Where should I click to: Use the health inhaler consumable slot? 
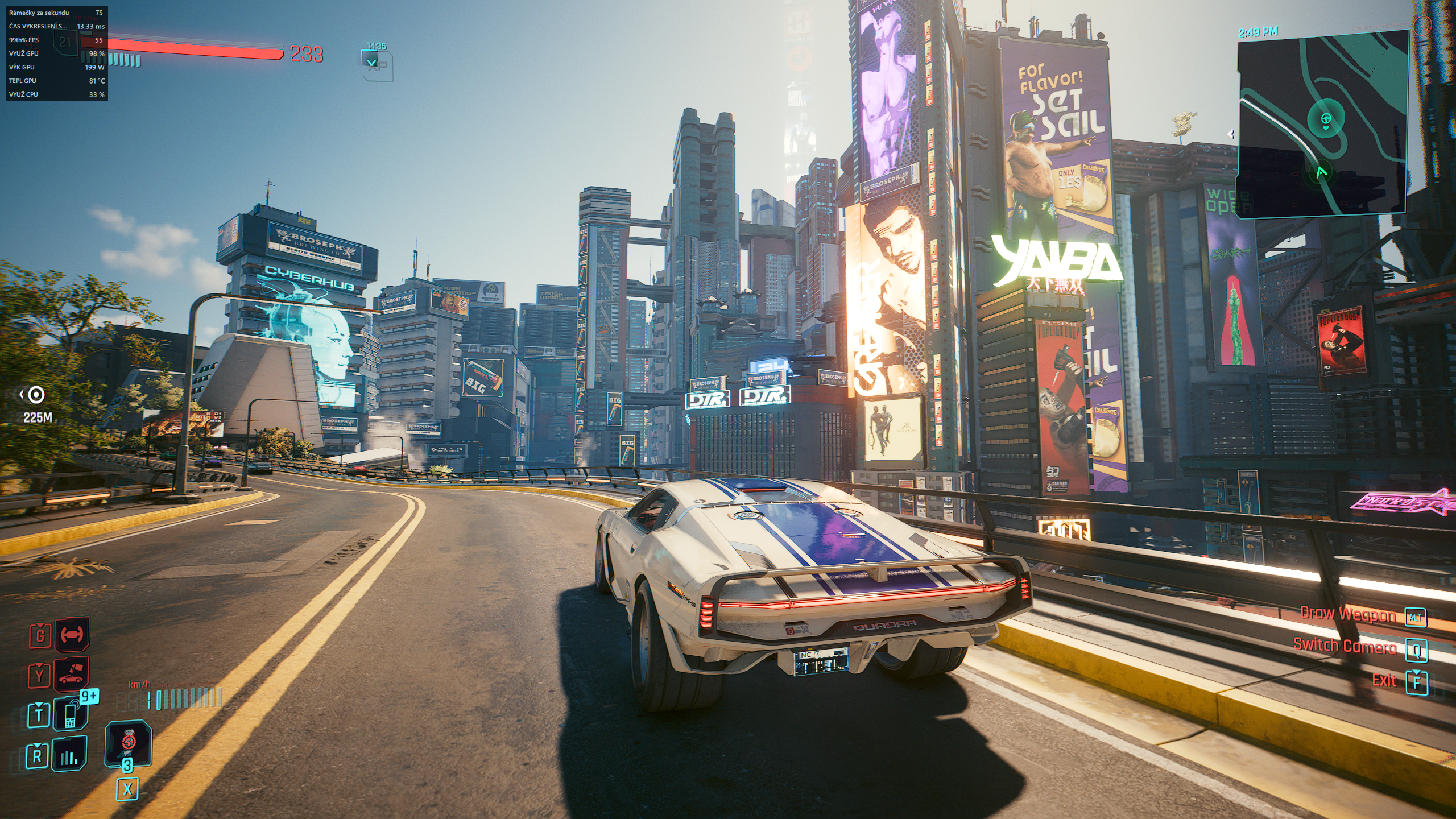(129, 743)
